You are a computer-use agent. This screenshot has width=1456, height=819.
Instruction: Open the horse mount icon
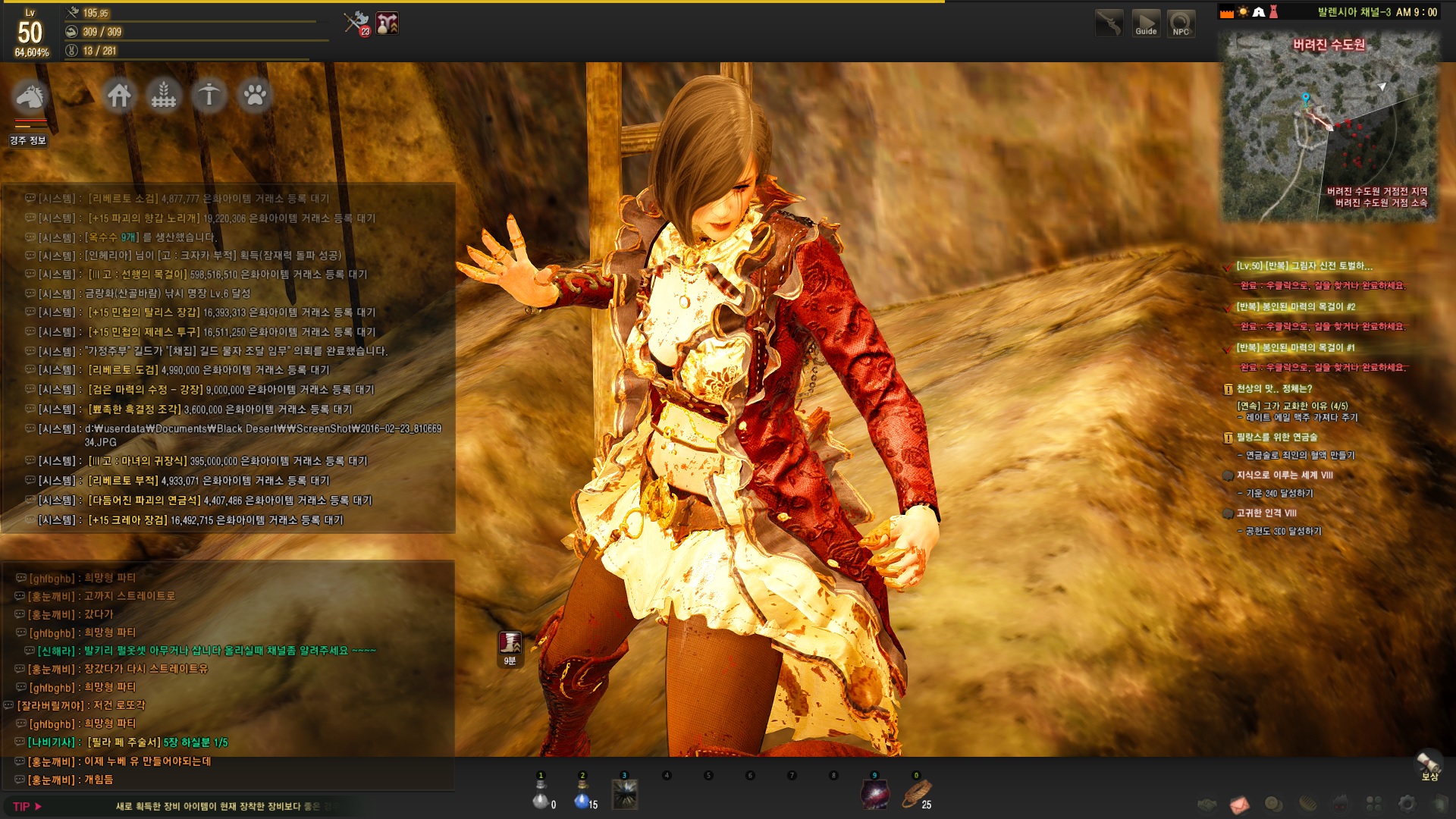tap(30, 96)
